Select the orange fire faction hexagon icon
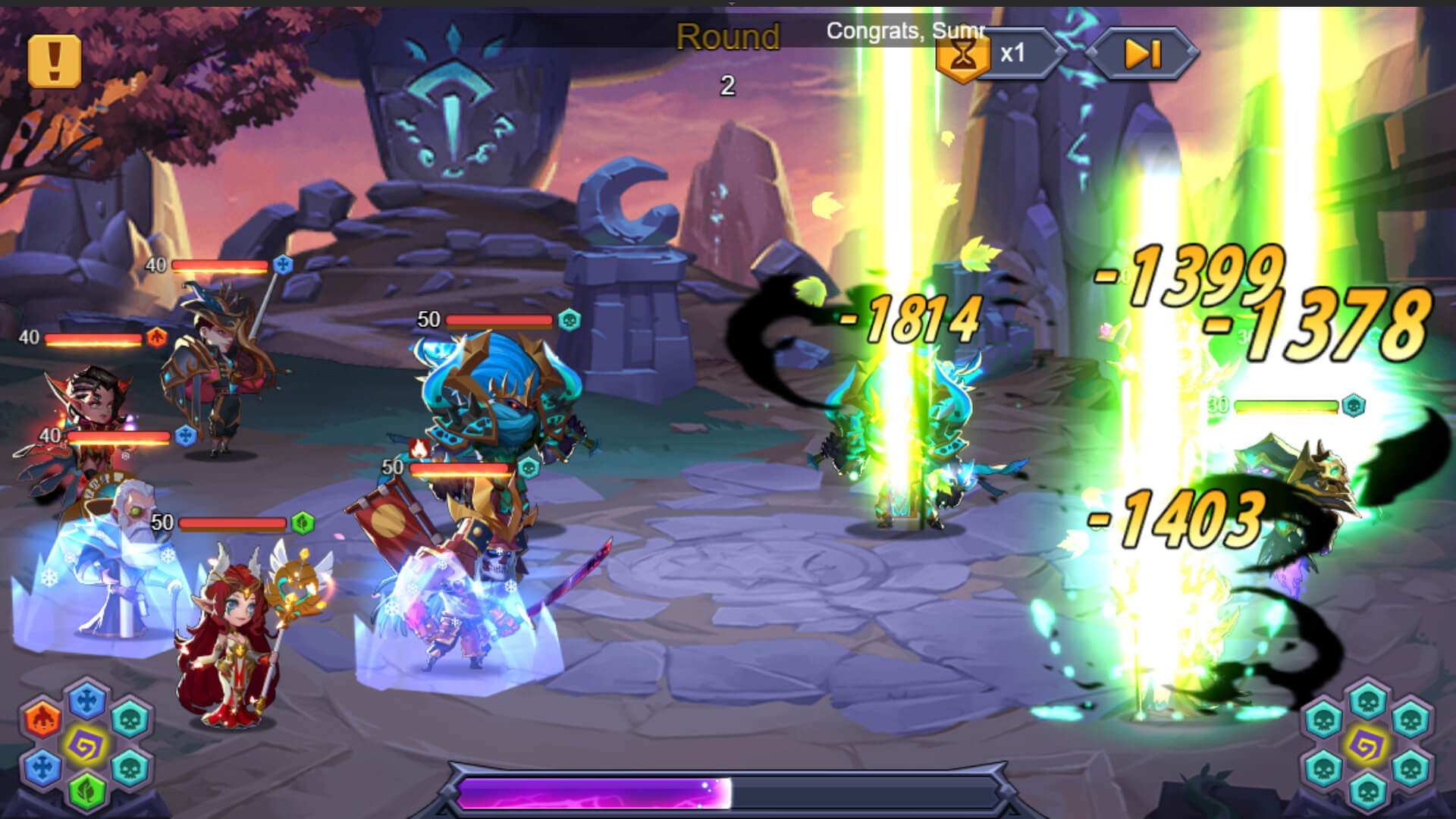Screen dimensions: 1456x819 tap(42, 718)
